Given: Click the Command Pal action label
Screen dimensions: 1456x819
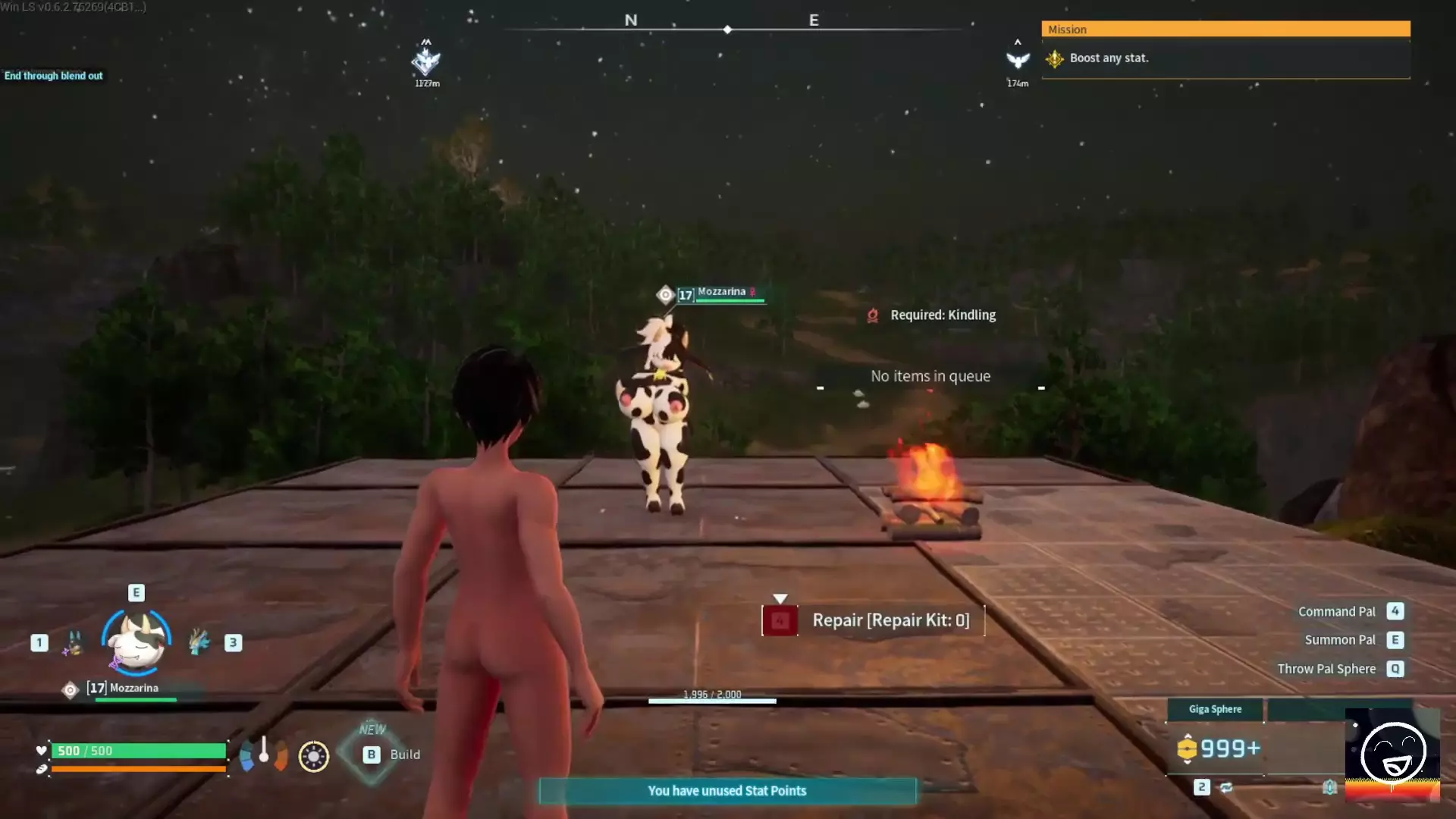Looking at the screenshot, I should [1336, 611].
